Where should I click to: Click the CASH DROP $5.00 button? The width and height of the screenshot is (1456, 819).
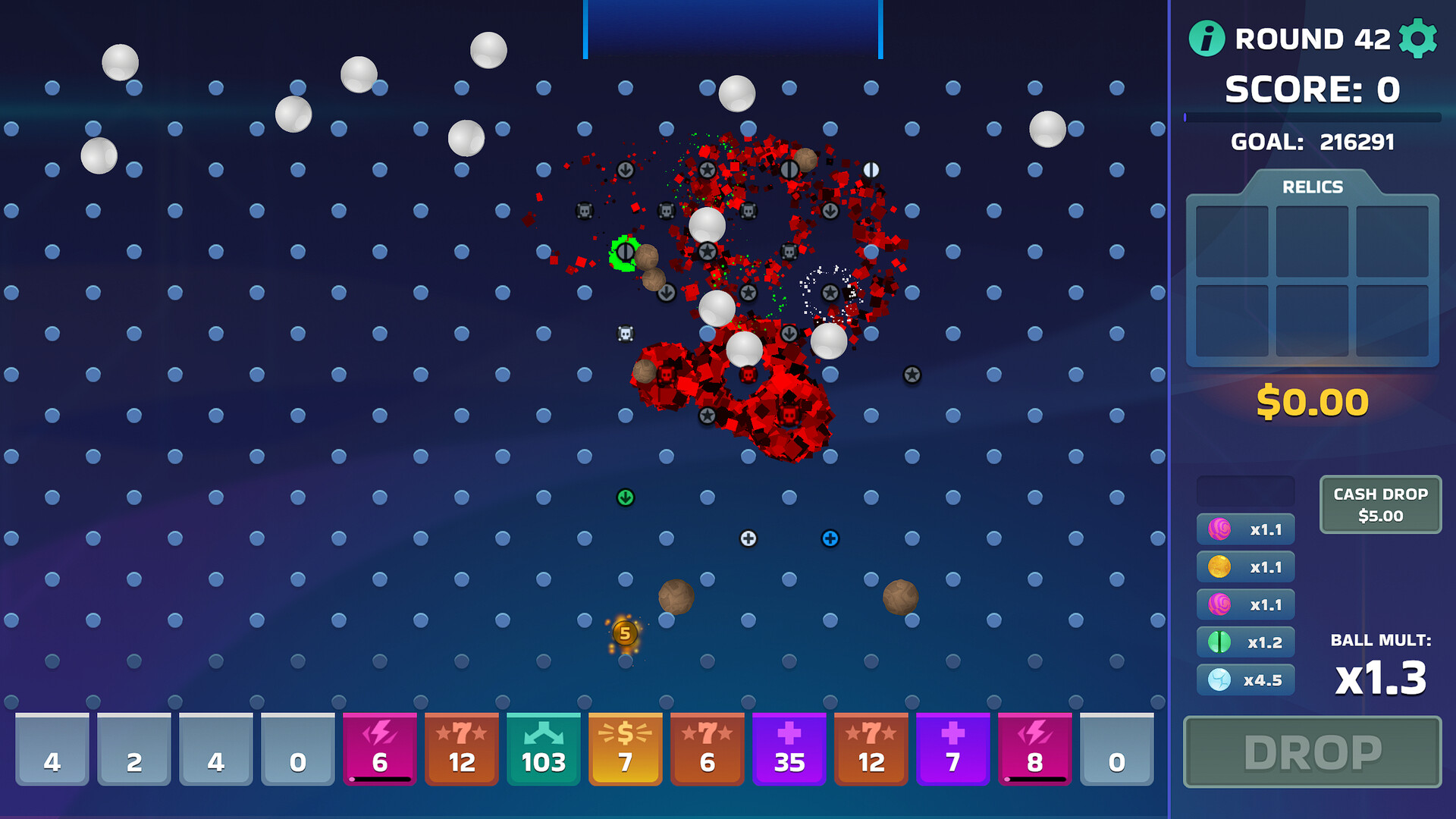(1379, 504)
